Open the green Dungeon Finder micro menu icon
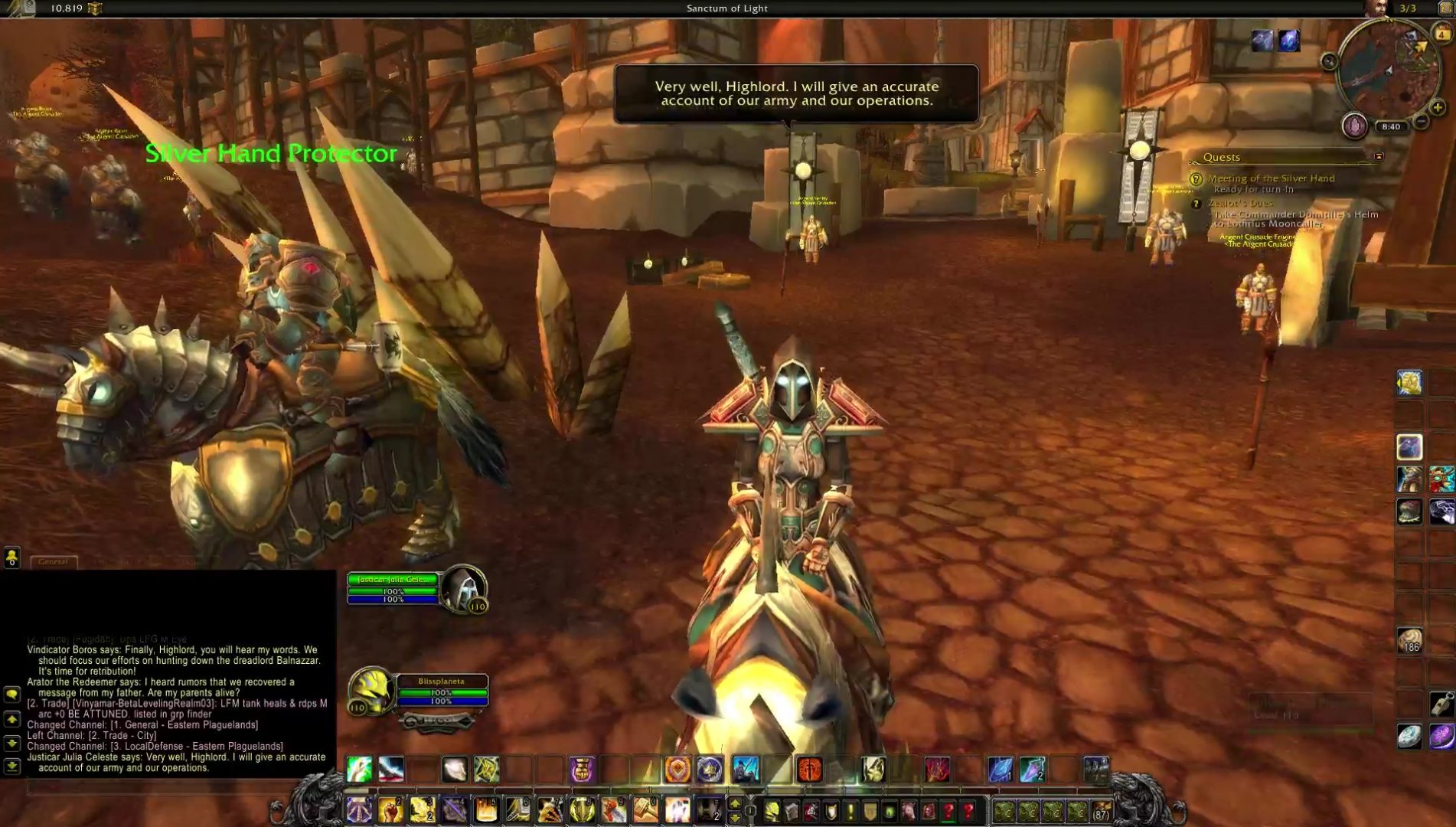1456x827 pixels. click(888, 809)
